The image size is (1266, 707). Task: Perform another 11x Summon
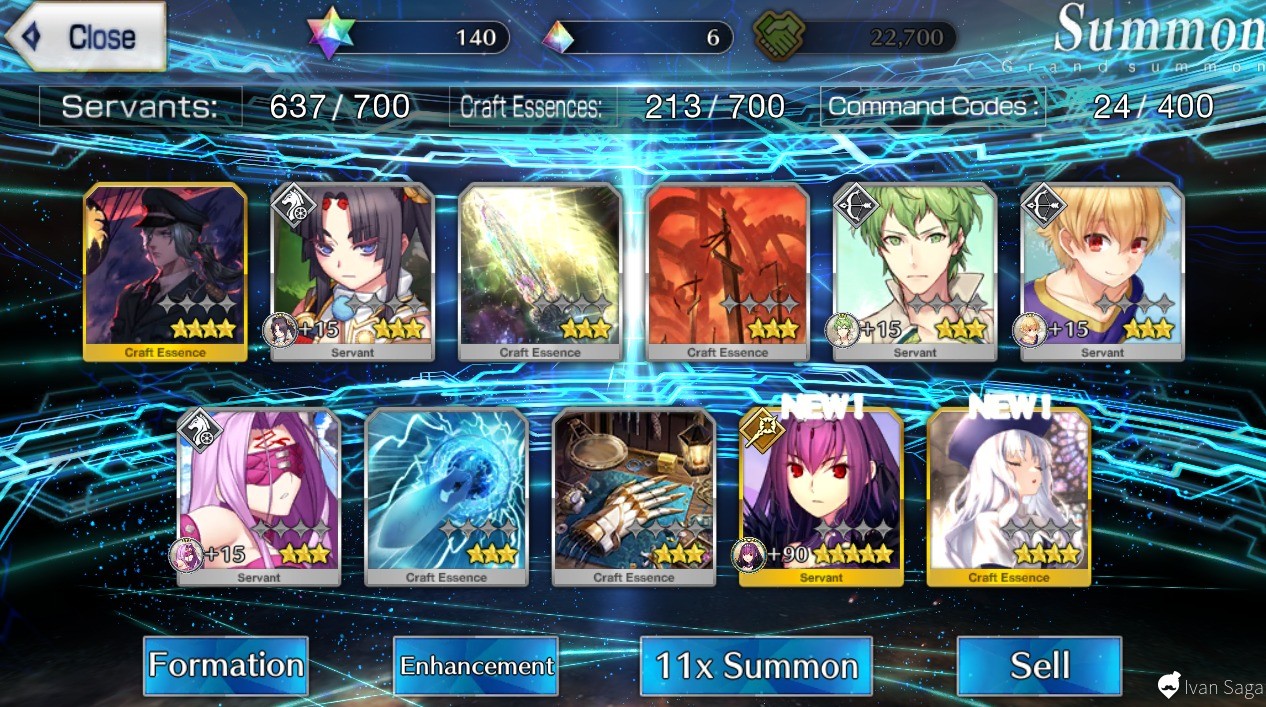point(756,665)
